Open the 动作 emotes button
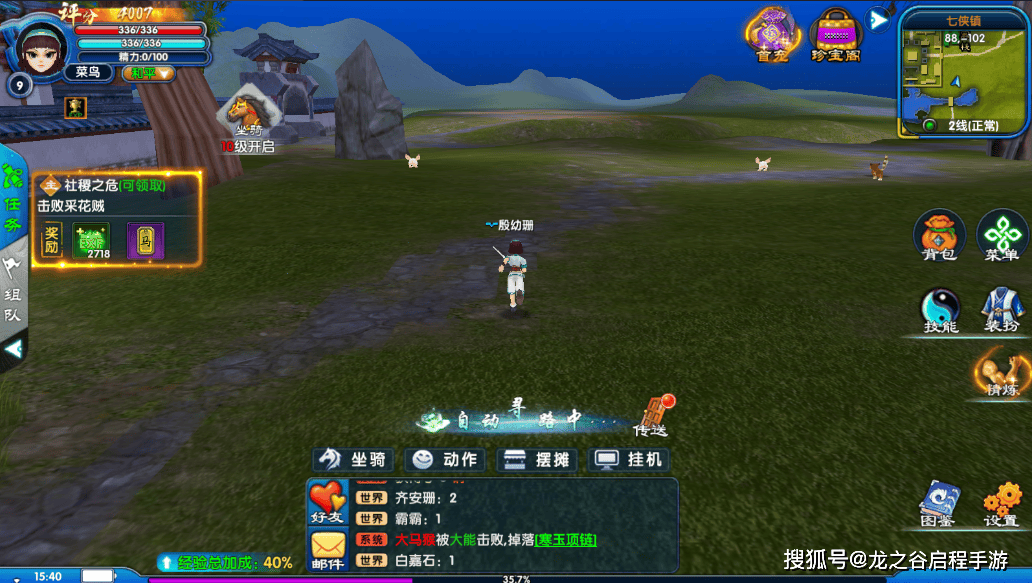 [446, 459]
